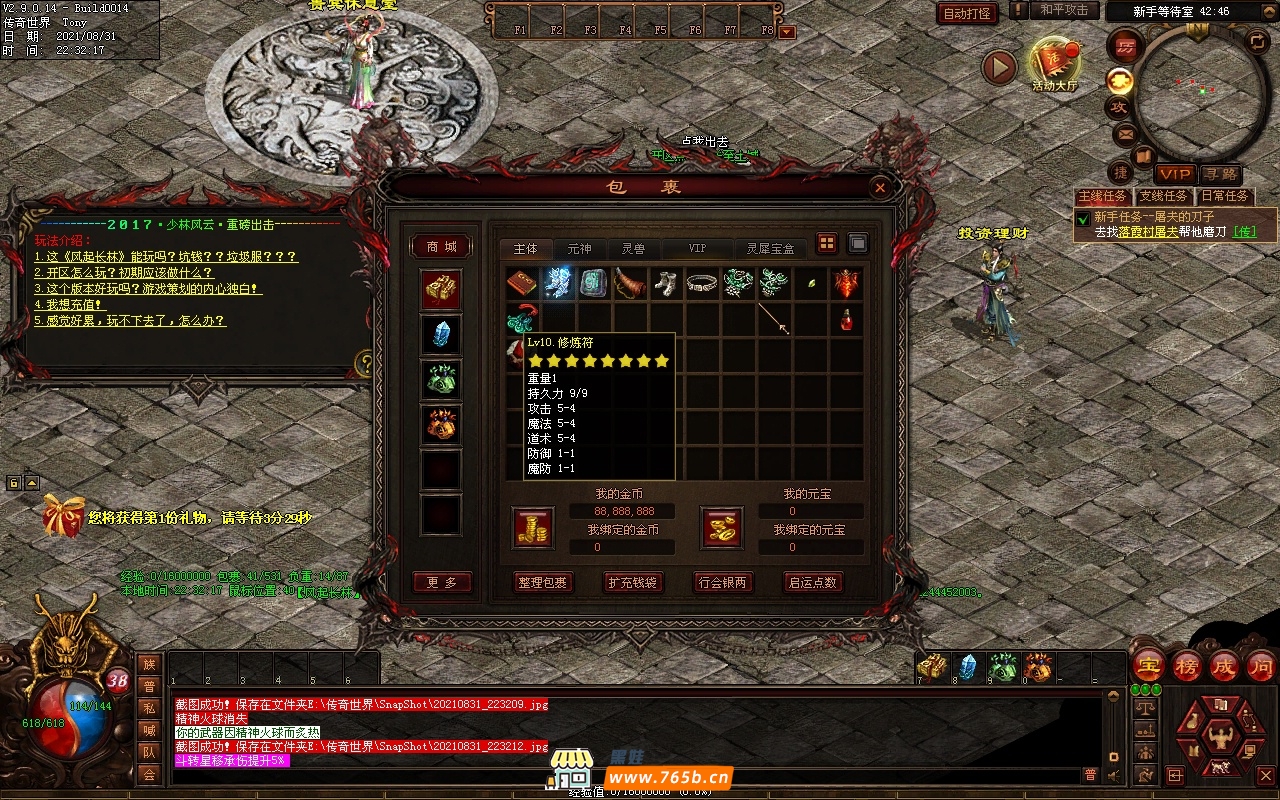Viewport: 1280px width, 800px height.
Task: Toggle 自动打怪 auto-fight
Action: [967, 13]
